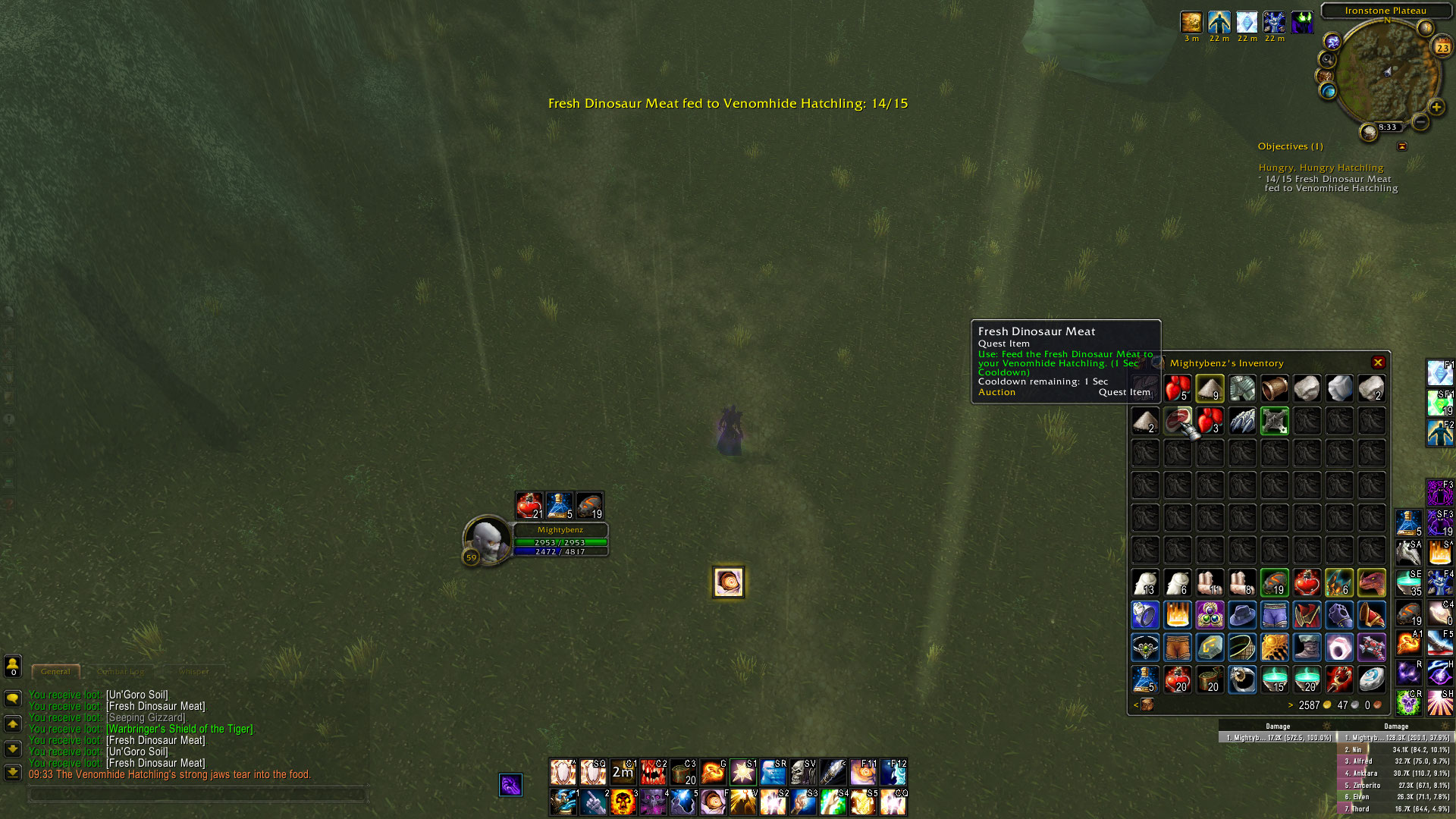Viewport: 1456px width, 819px height.
Task: Click the magnifying-glass tracking icon on the minimap
Action: click(1327, 59)
